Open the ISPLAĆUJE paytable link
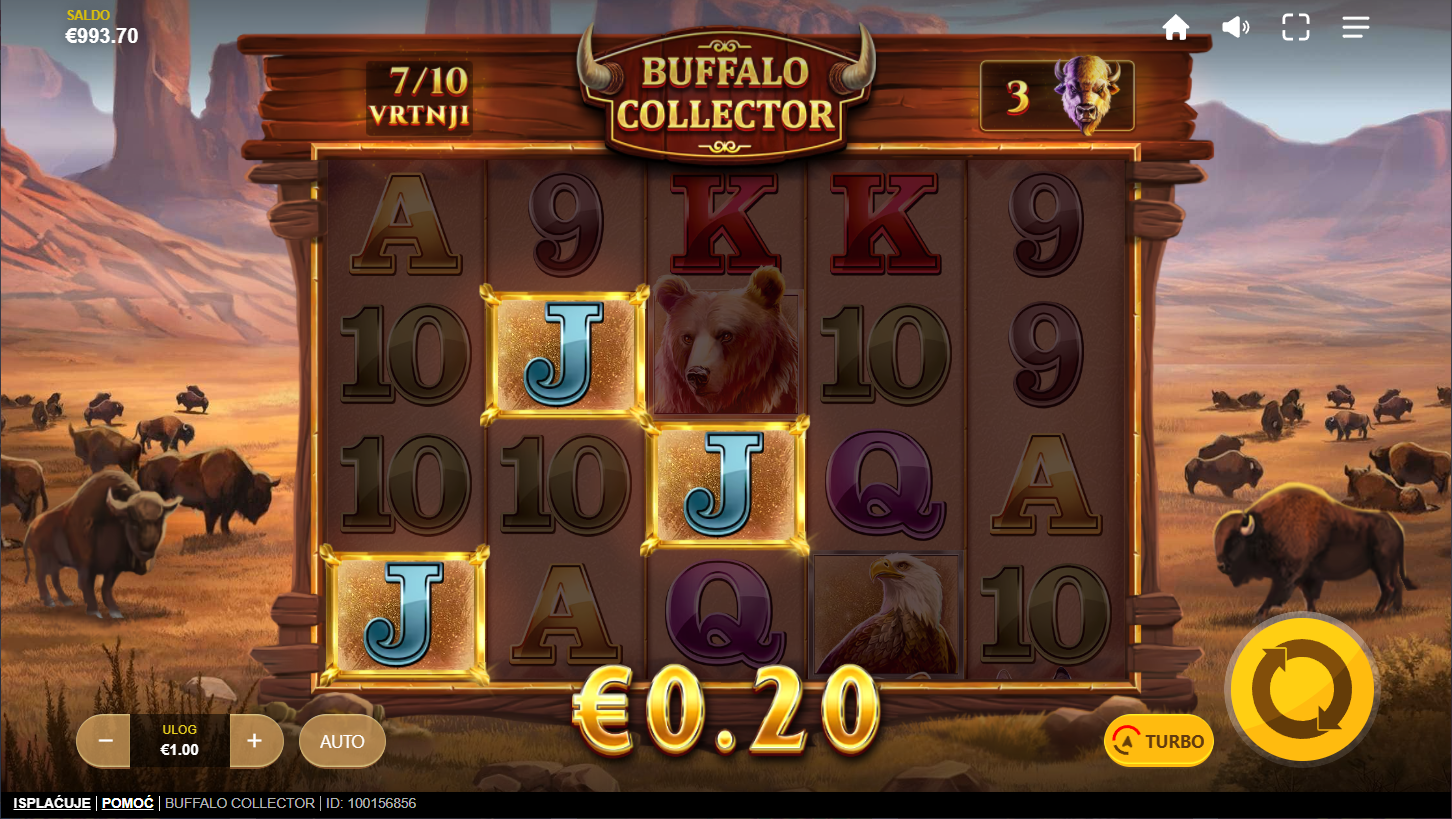 point(52,803)
